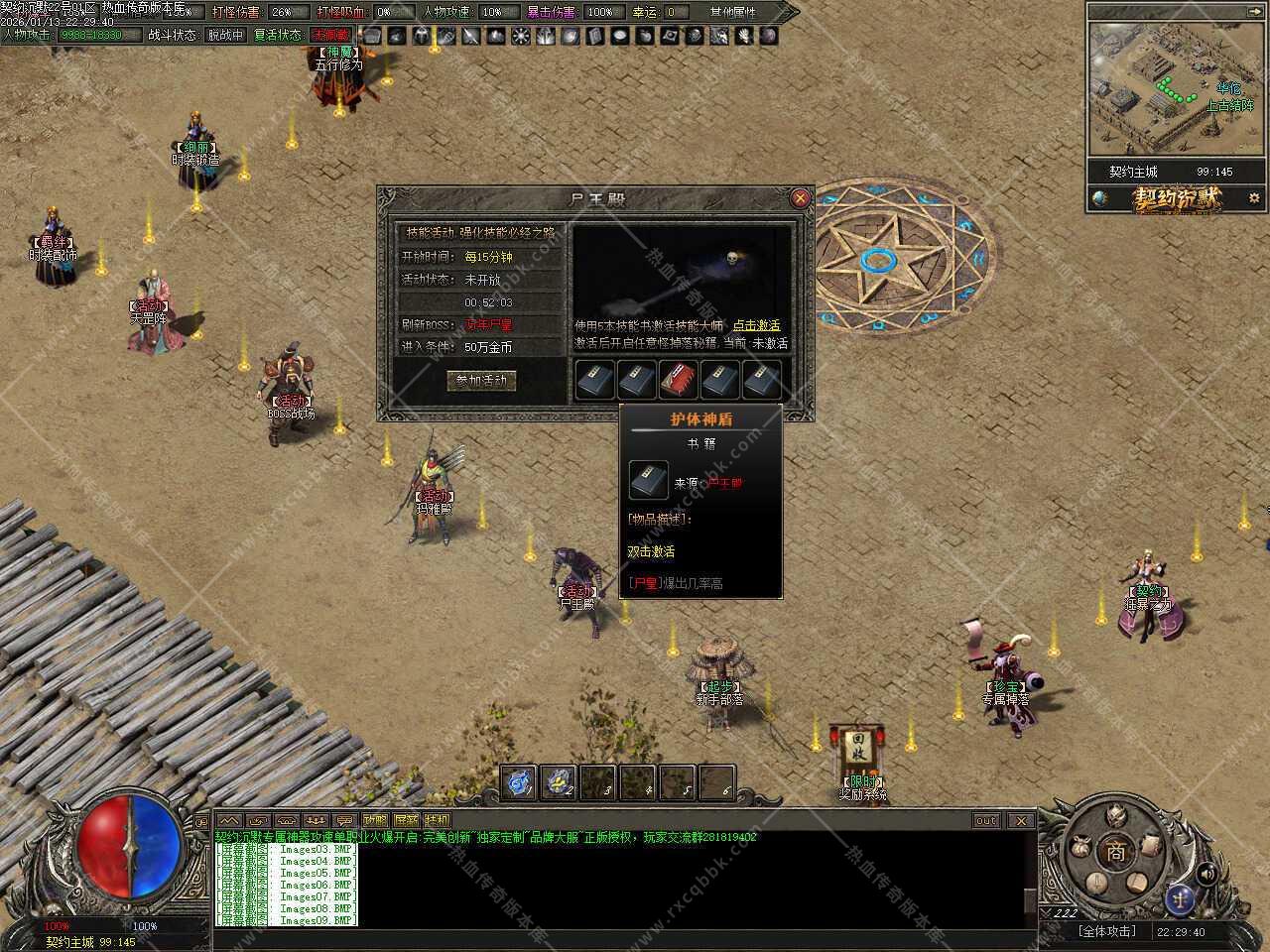Viewport: 1270px width, 952px height.
Task: Close the chat panel with its X button
Action: (x=1021, y=820)
